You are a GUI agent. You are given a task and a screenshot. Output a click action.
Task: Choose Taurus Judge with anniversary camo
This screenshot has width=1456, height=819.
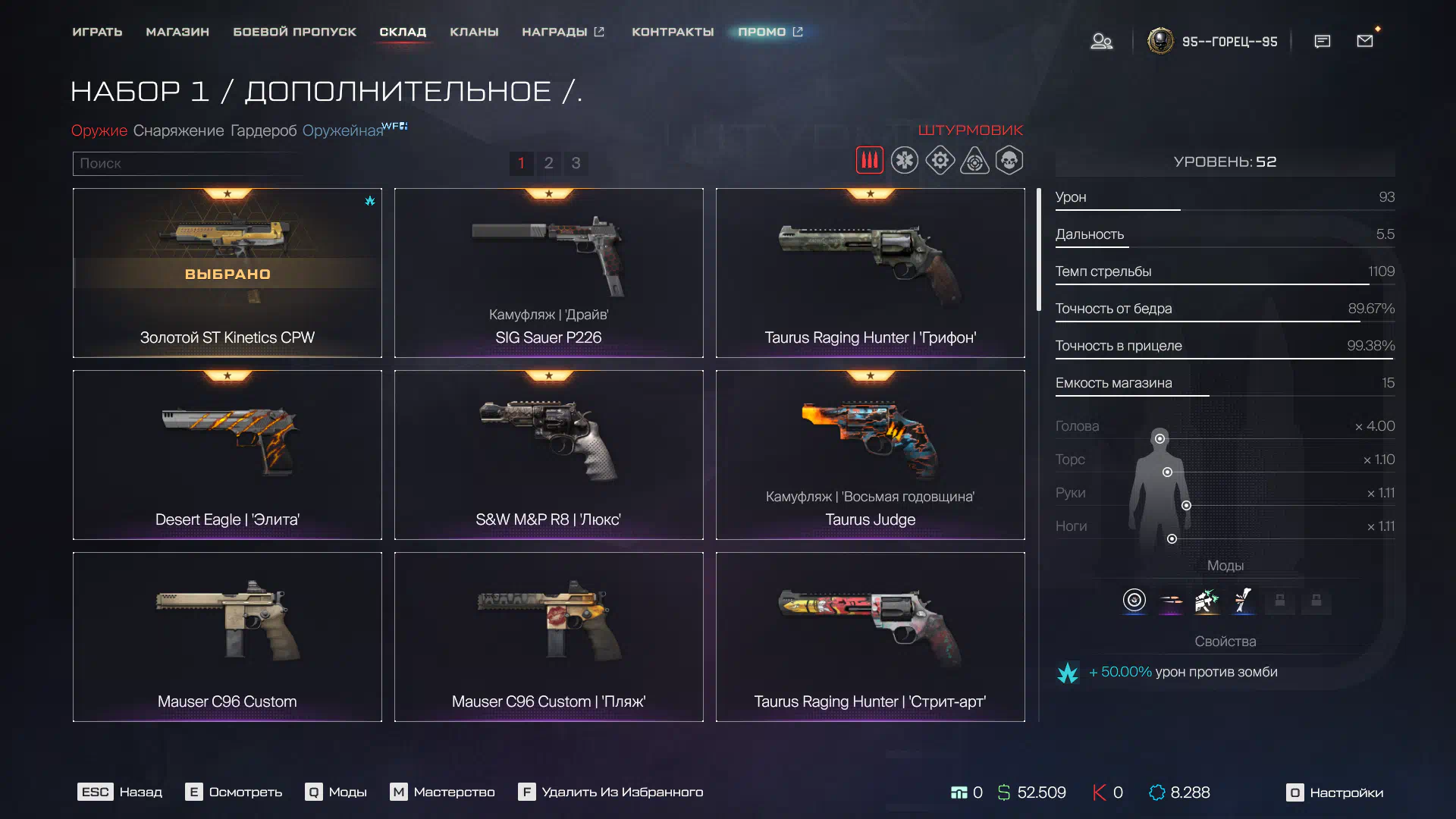point(870,455)
